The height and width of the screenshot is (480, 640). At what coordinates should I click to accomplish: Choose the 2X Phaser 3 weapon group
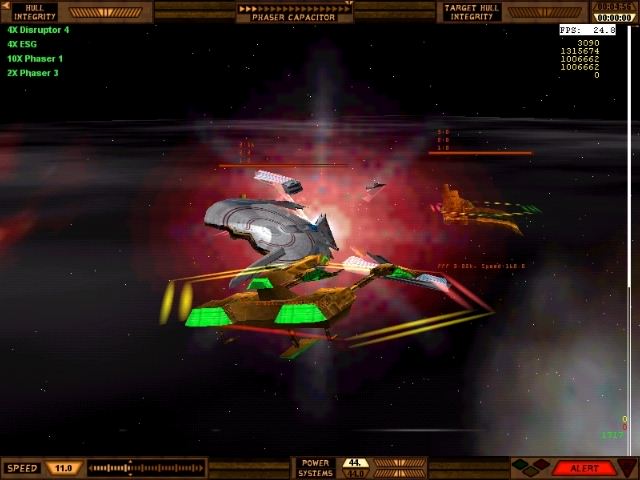(32, 72)
